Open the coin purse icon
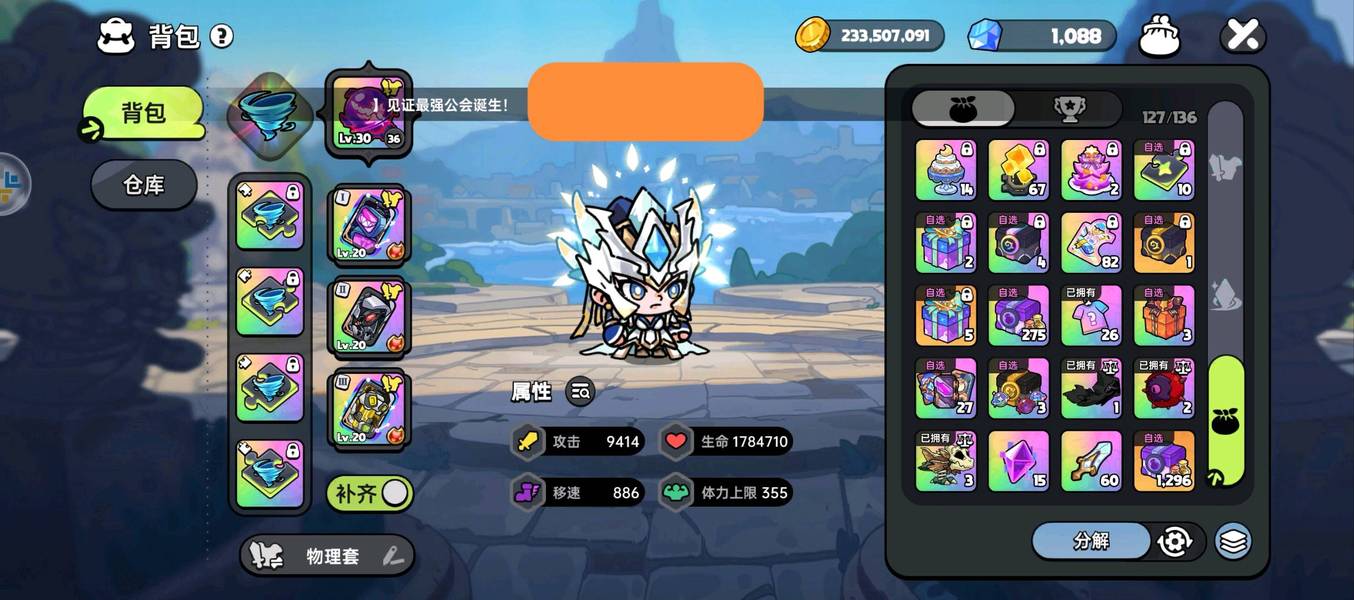This screenshot has width=1354, height=600. click(1160, 36)
